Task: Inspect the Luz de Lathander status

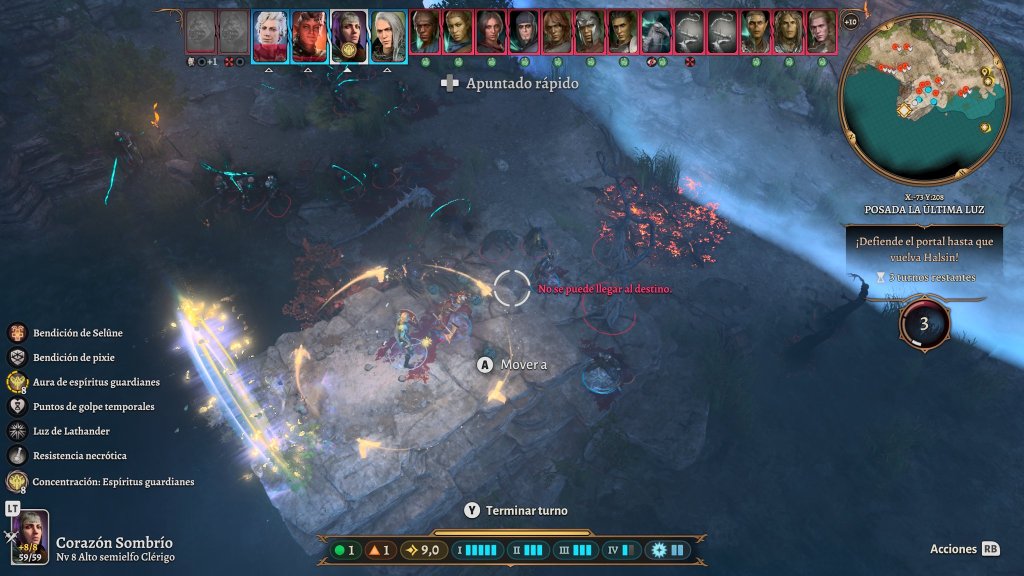Action: pyautogui.click(x=17, y=431)
